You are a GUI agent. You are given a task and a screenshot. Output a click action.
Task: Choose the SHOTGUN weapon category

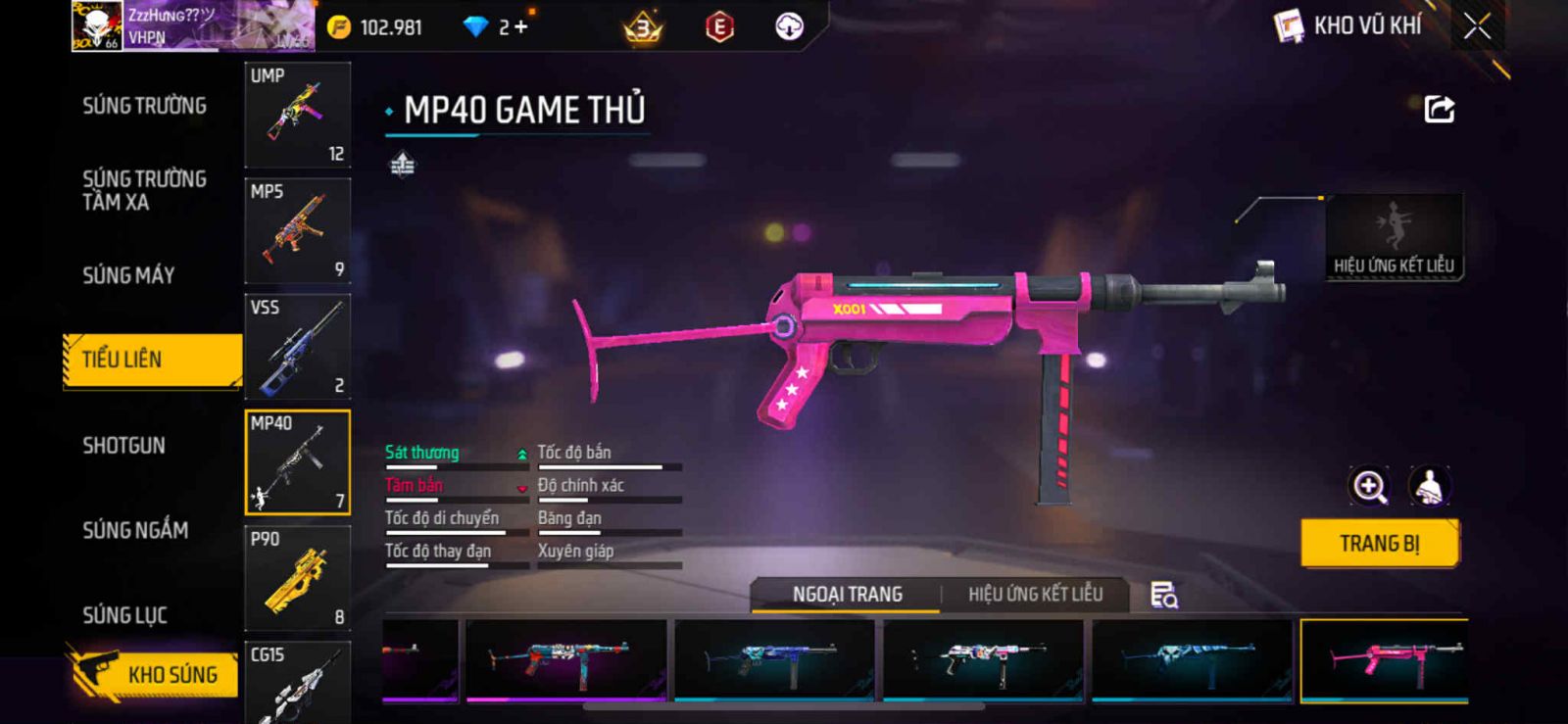(123, 446)
